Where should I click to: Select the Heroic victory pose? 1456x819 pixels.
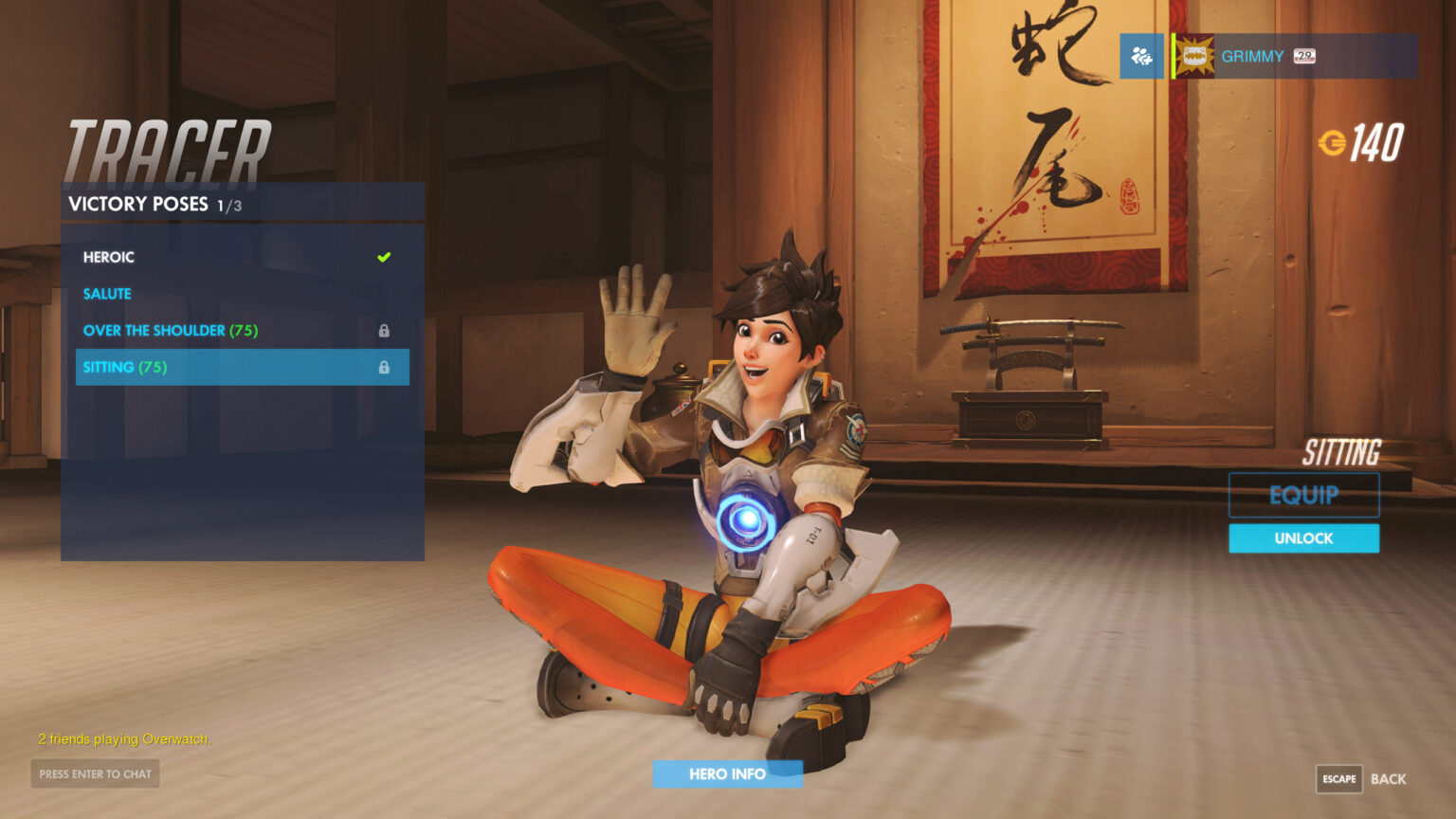coord(109,257)
